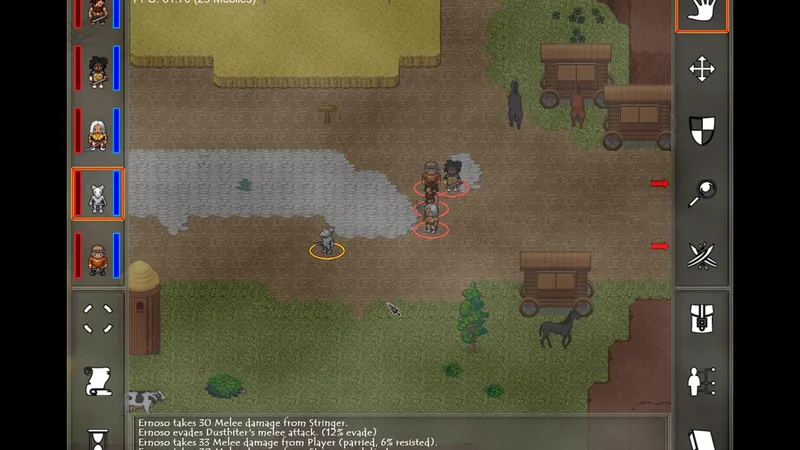800x450 pixels.
Task: Select the highlighted white wolf portrait
Action: (x=98, y=194)
